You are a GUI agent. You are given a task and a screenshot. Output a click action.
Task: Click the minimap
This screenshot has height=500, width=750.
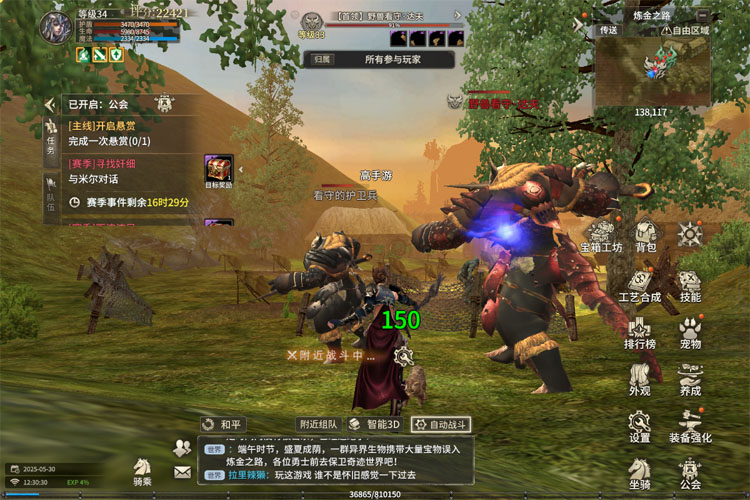click(x=652, y=70)
